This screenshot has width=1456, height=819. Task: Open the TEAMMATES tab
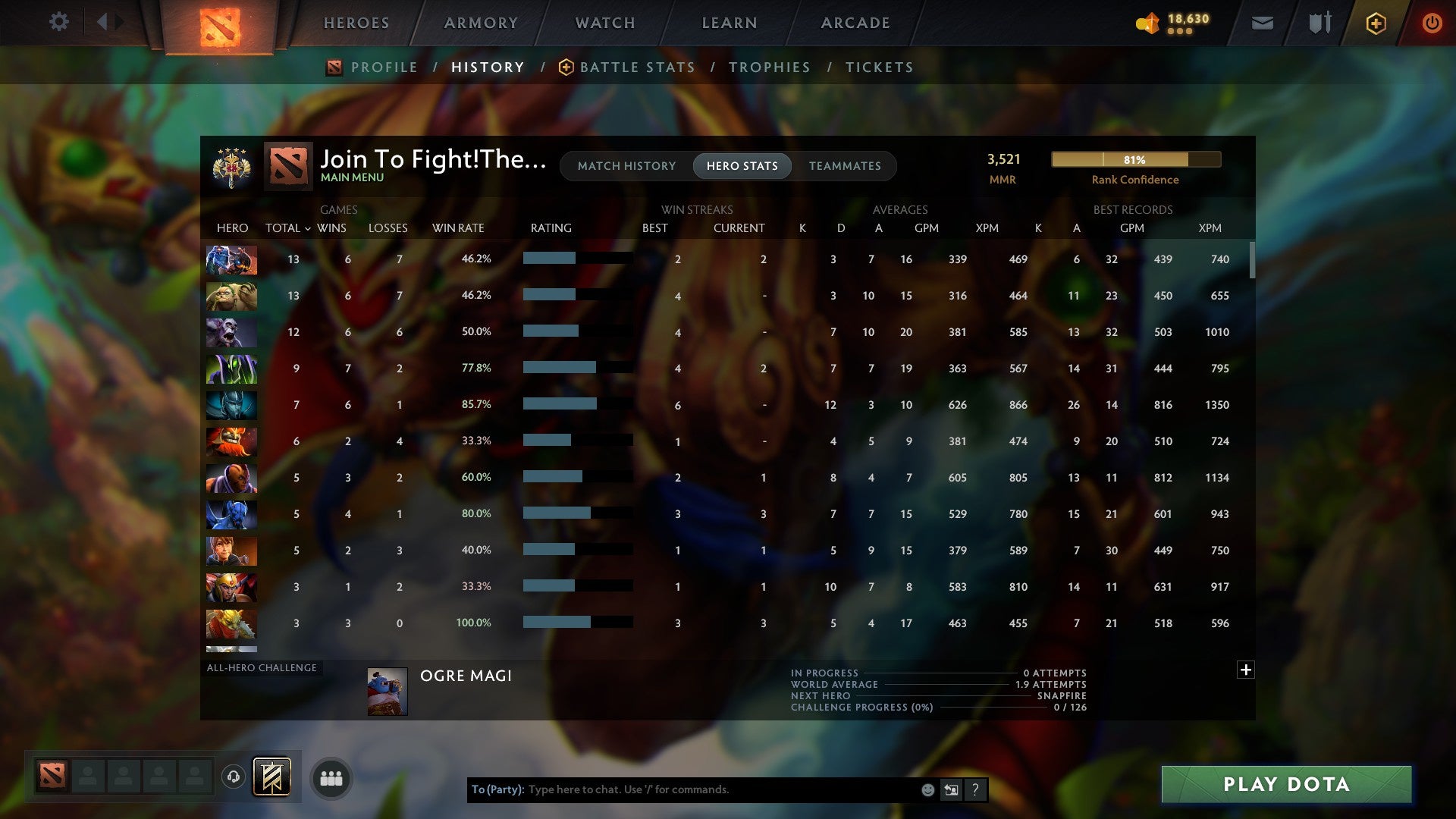[846, 166]
